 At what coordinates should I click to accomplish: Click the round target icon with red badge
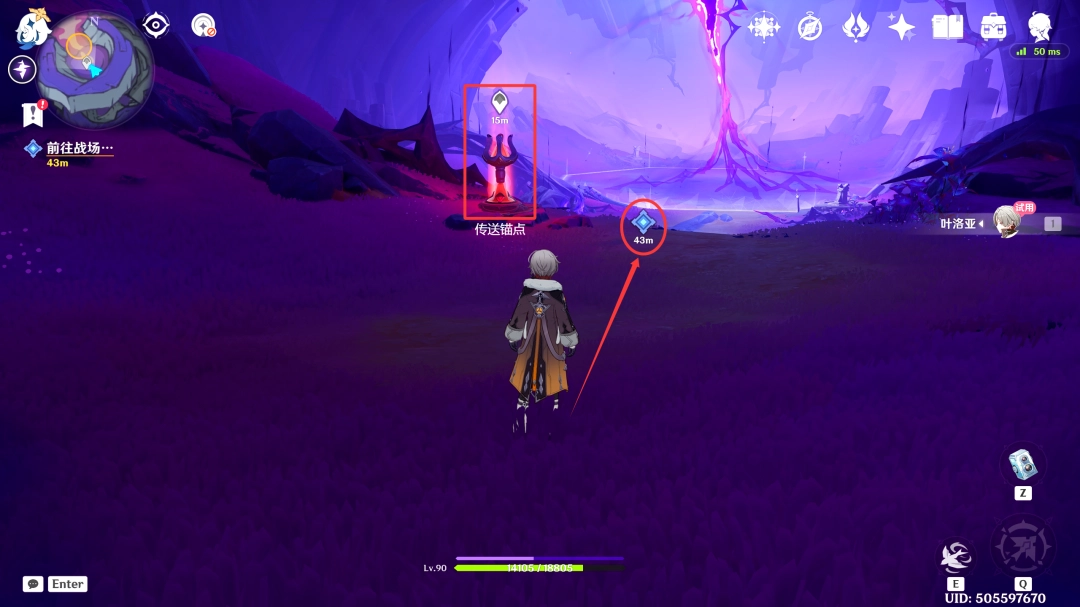pos(204,25)
